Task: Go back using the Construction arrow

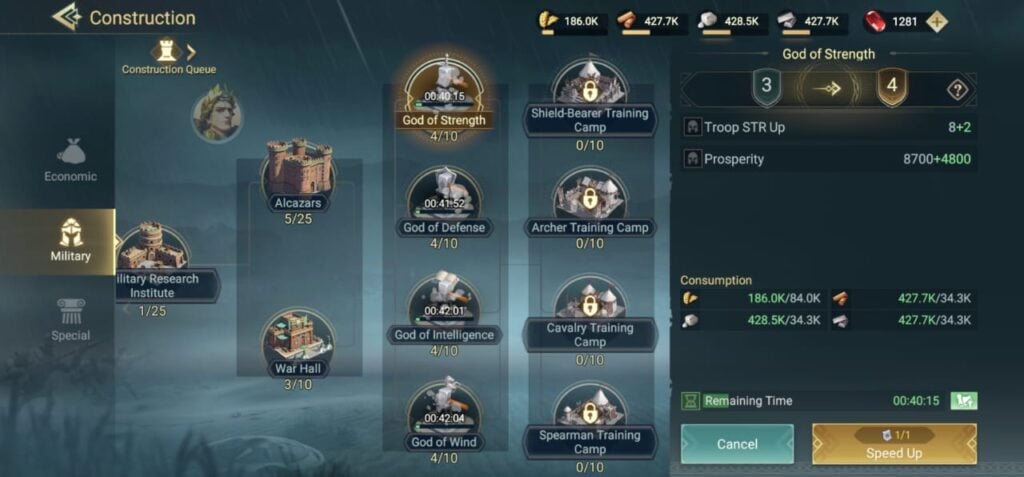Action: pos(67,17)
